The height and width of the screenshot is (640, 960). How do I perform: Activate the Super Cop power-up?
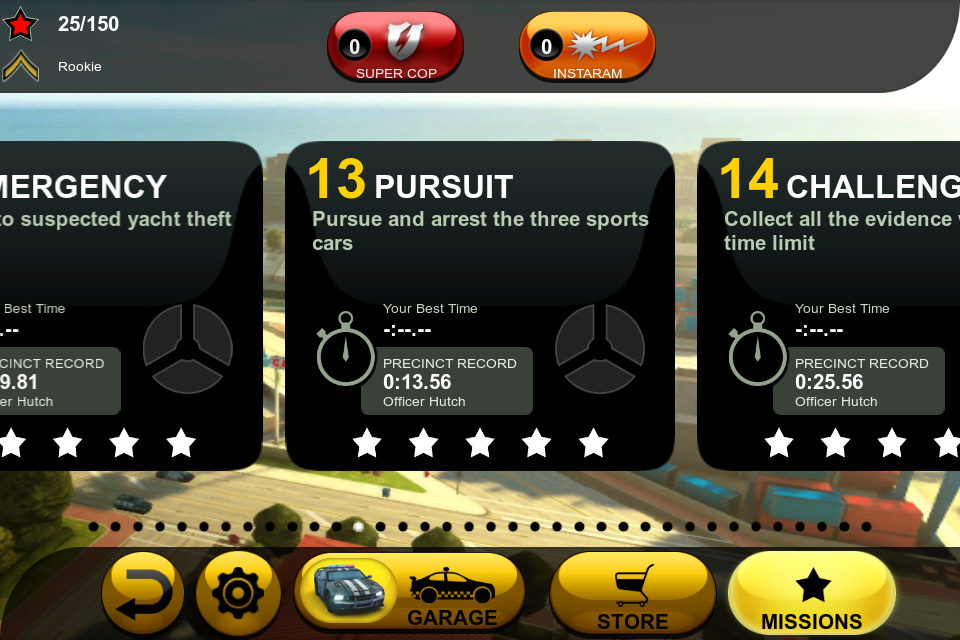pos(396,47)
